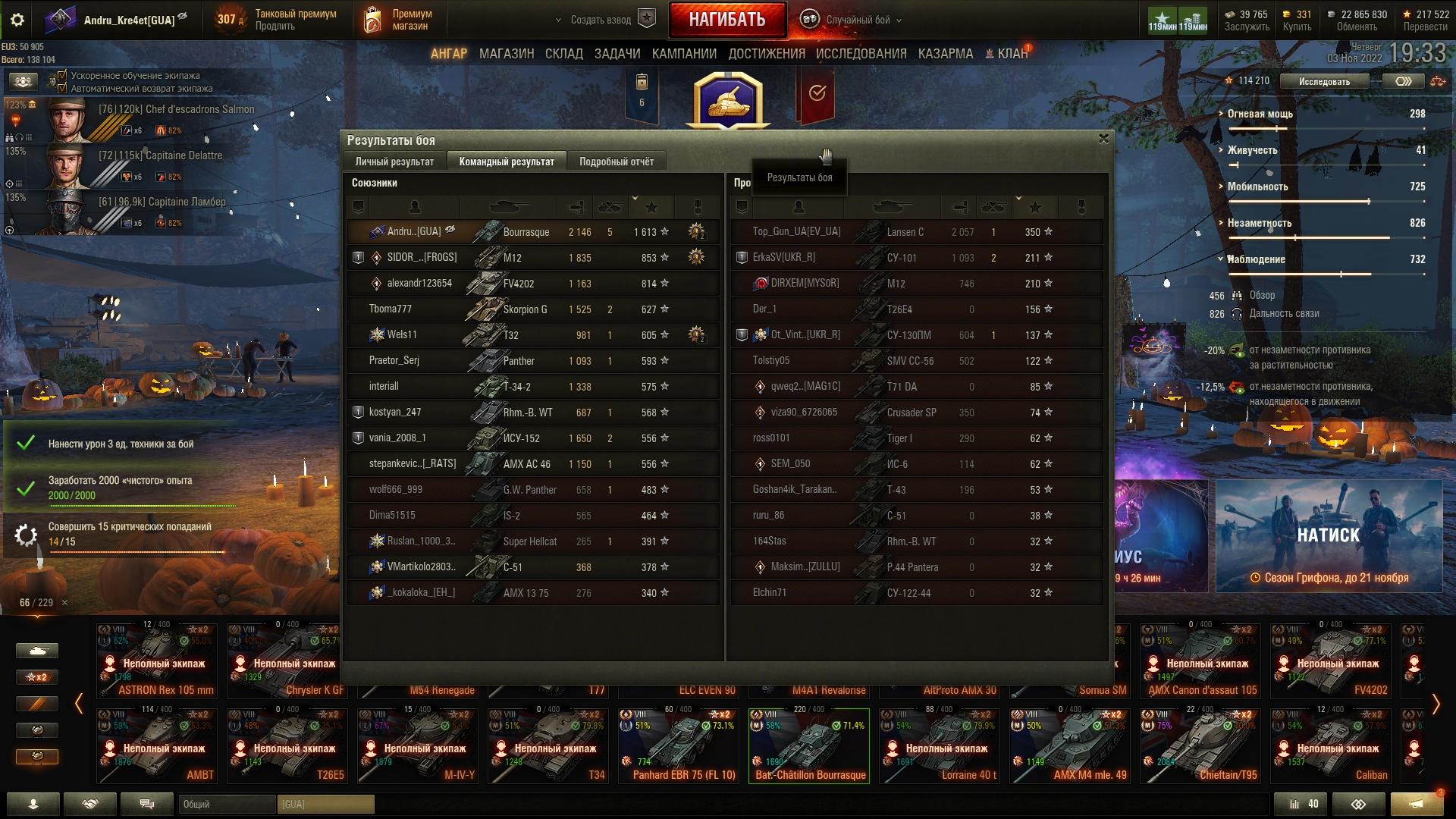This screenshot has height=819, width=1456.
Task: Start battle with the НАГИБАТЬ button
Action: (x=726, y=20)
